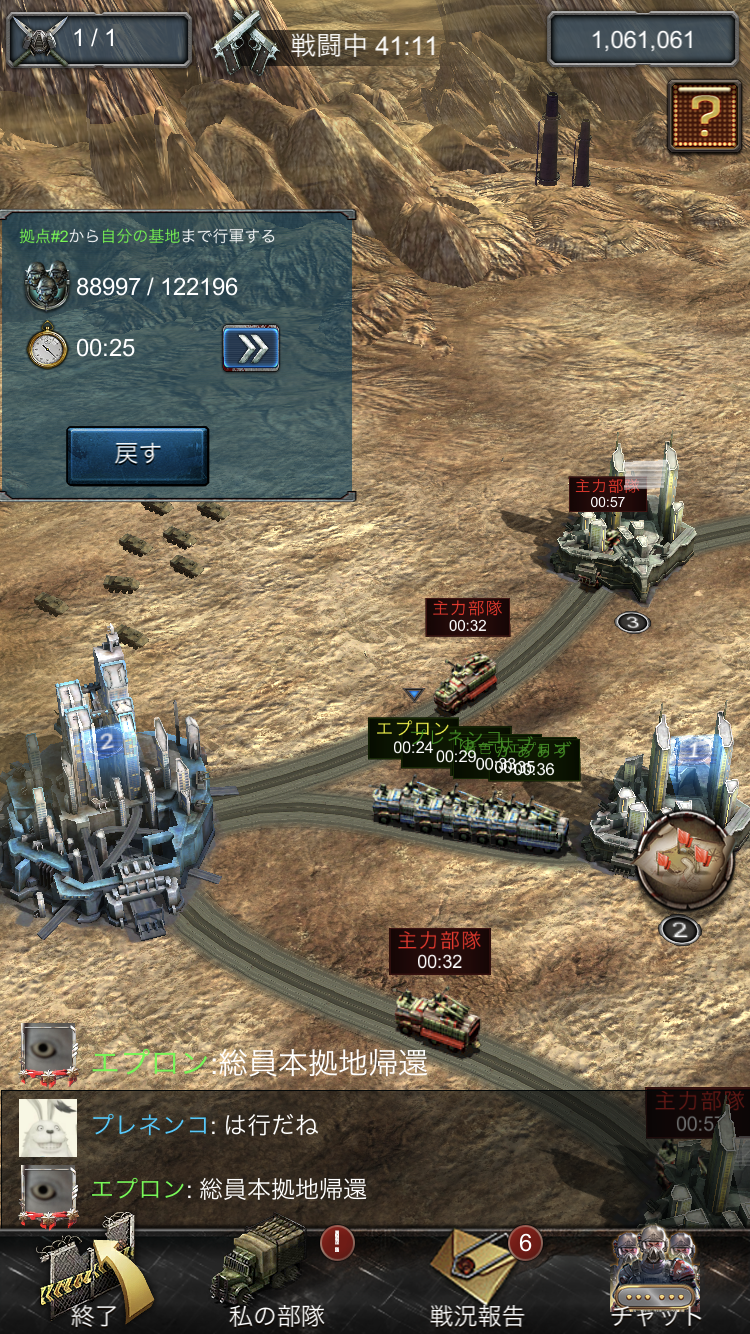Speed up march with double-arrow button

[x=250, y=348]
